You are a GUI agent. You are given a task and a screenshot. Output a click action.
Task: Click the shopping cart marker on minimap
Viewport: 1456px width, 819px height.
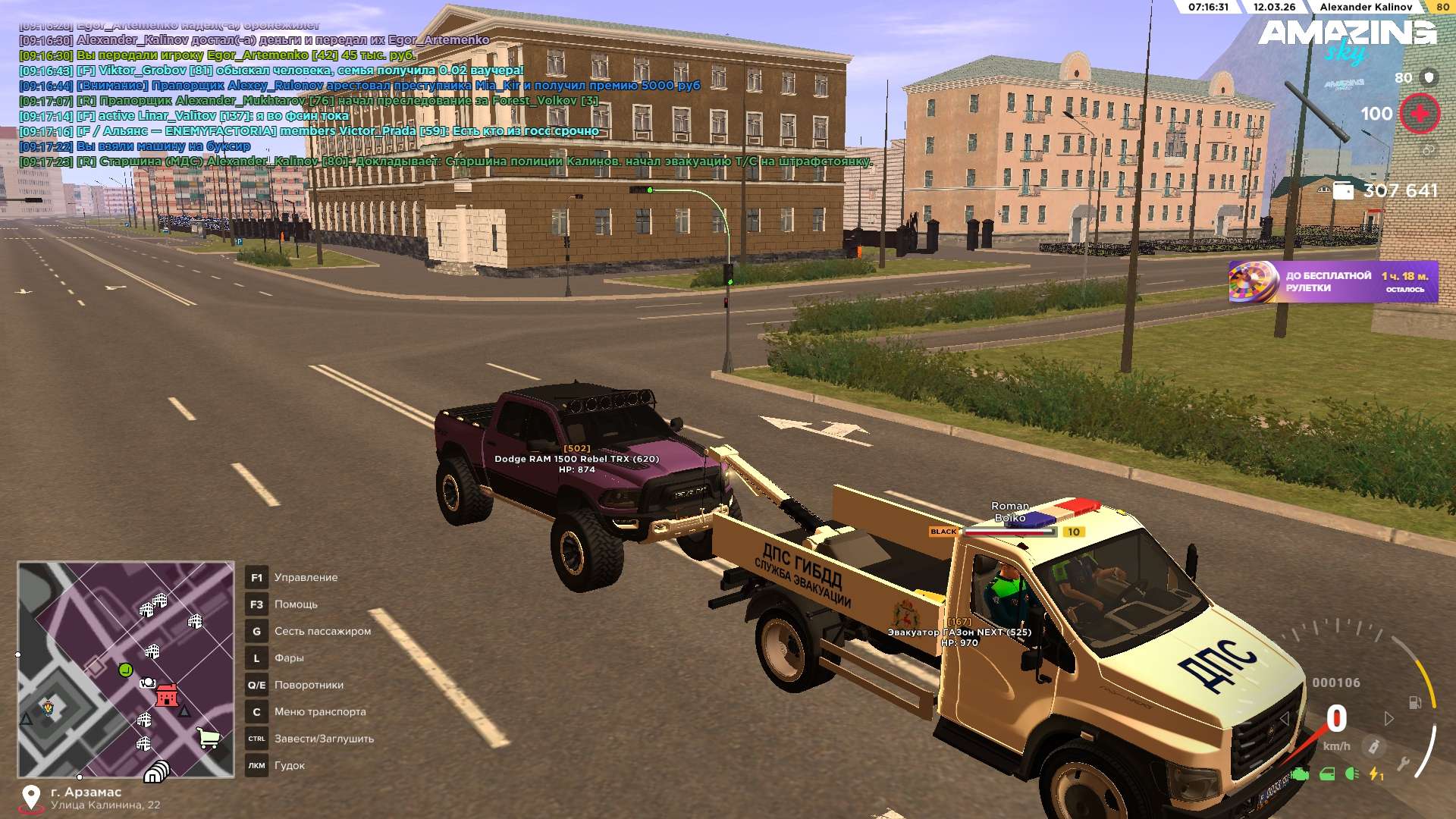[208, 737]
